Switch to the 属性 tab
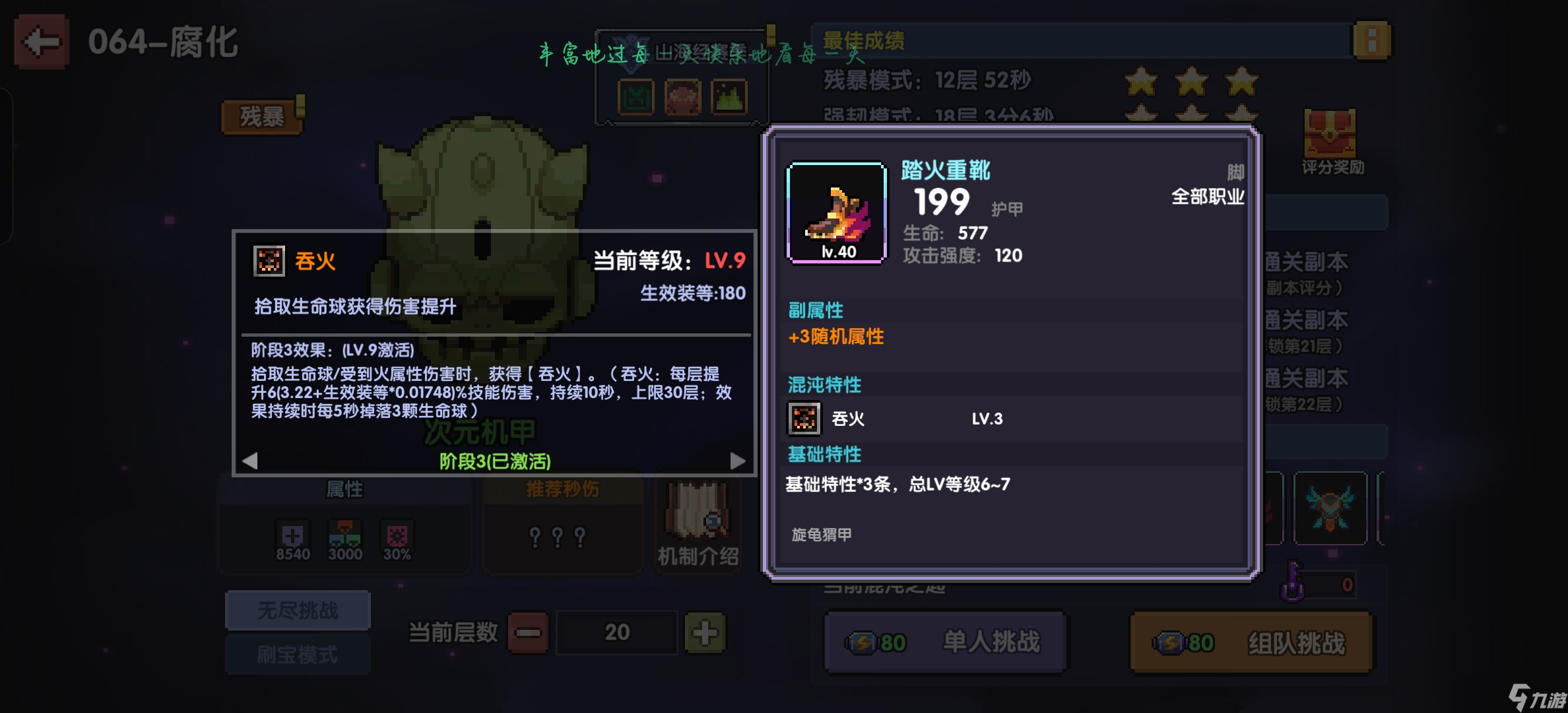Image resolution: width=1568 pixels, height=713 pixels. click(344, 489)
